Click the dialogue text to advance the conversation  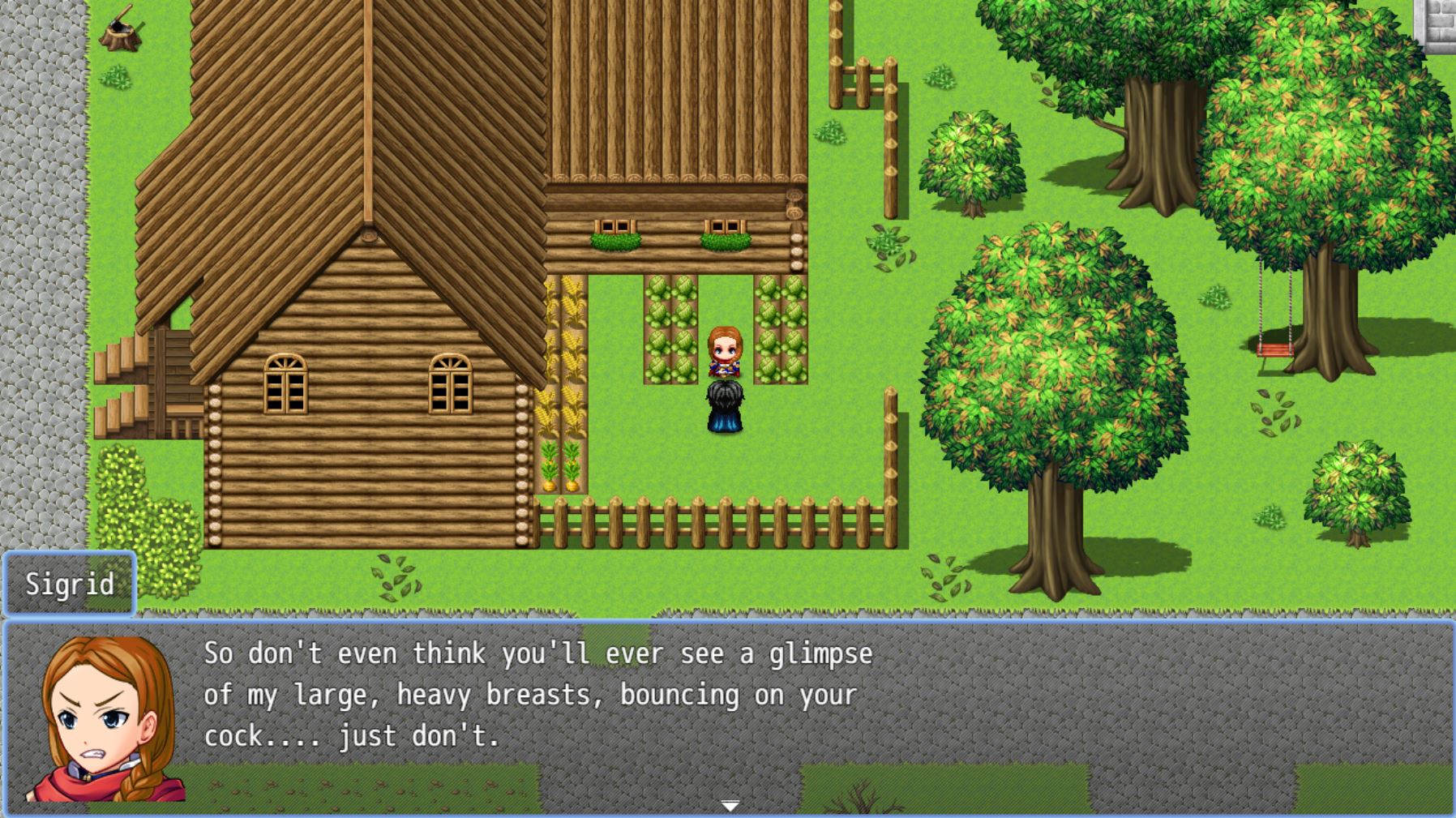[x=535, y=693]
